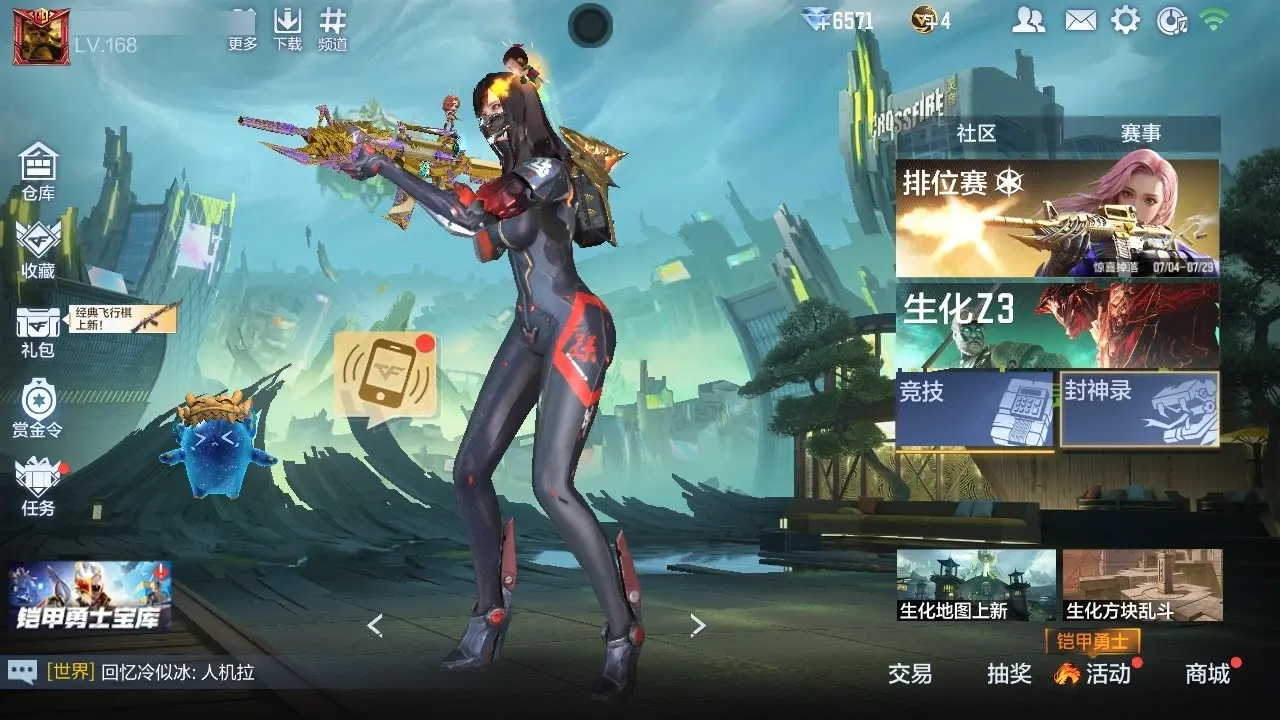Open the 更多 more options button
Image resolution: width=1280 pixels, height=720 pixels.
[243, 28]
